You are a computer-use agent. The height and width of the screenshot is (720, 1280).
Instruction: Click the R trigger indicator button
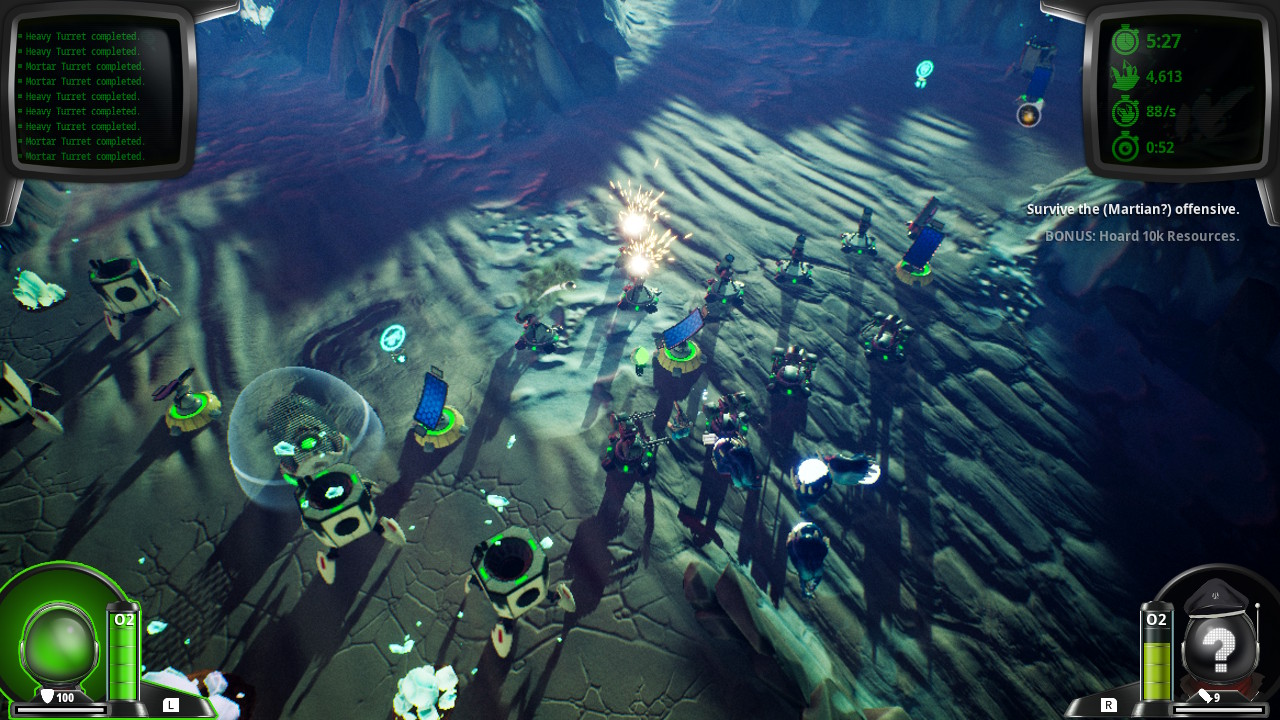[x=1110, y=704]
